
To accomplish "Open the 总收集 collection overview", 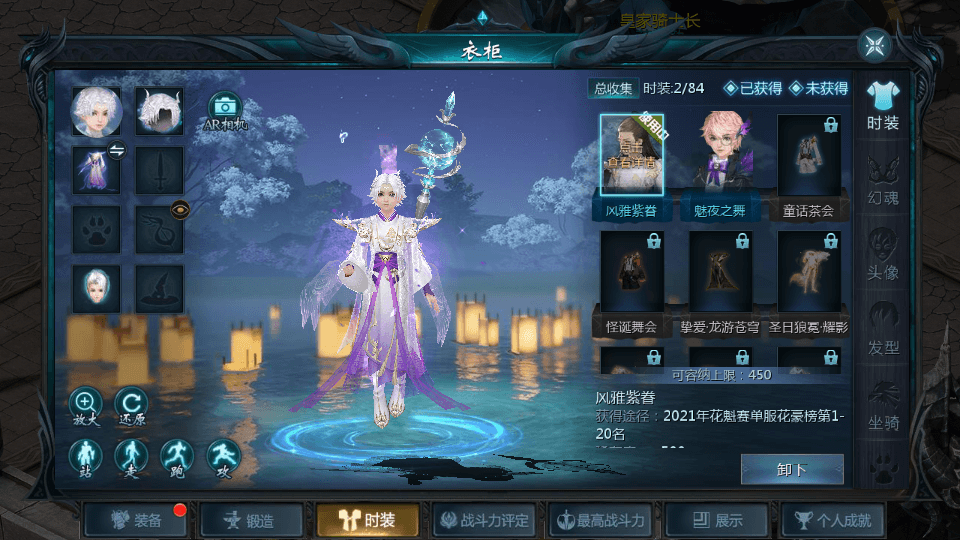I will click(613, 89).
